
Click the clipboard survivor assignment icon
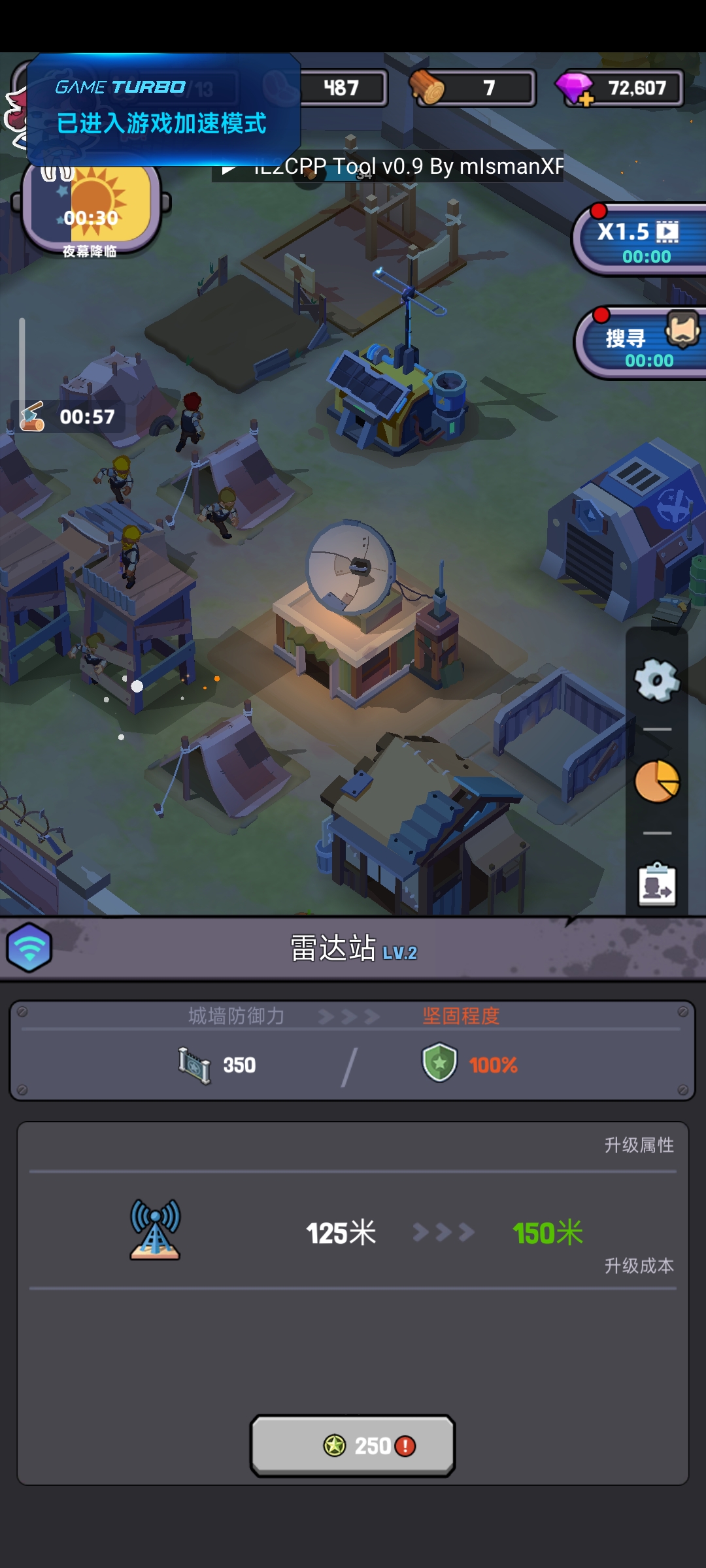coord(657,884)
